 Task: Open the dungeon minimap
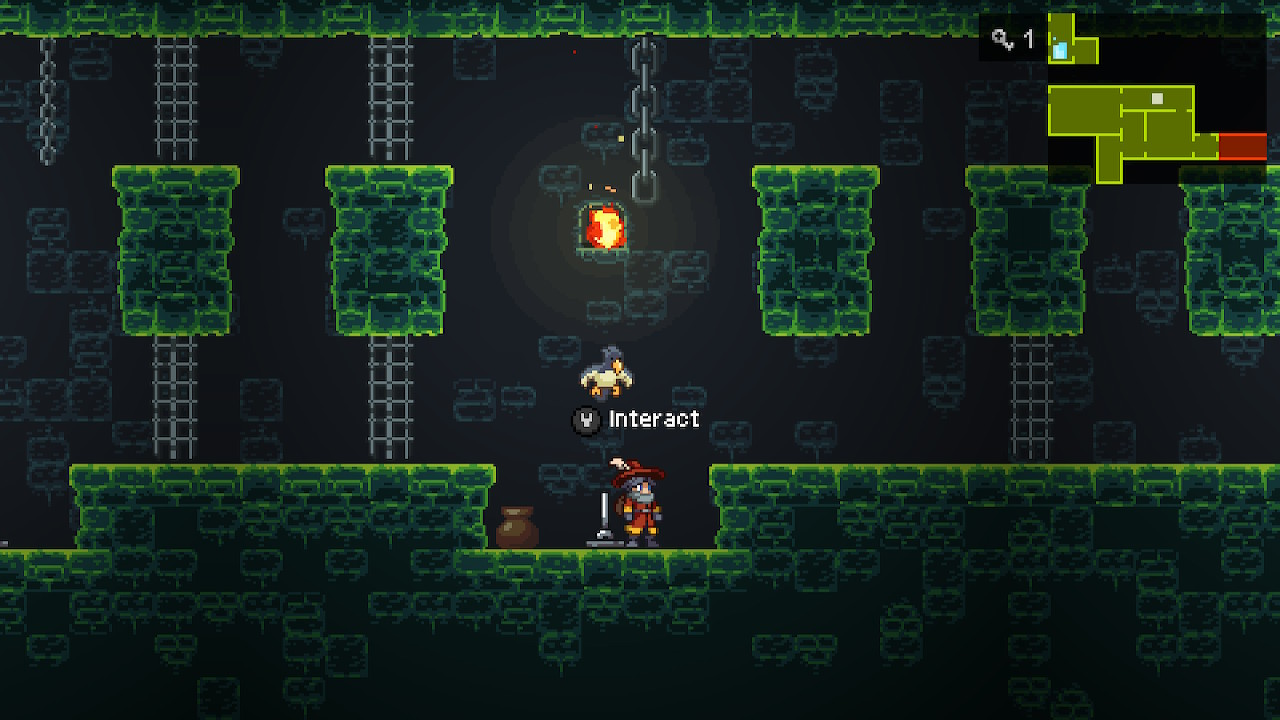click(x=1156, y=98)
